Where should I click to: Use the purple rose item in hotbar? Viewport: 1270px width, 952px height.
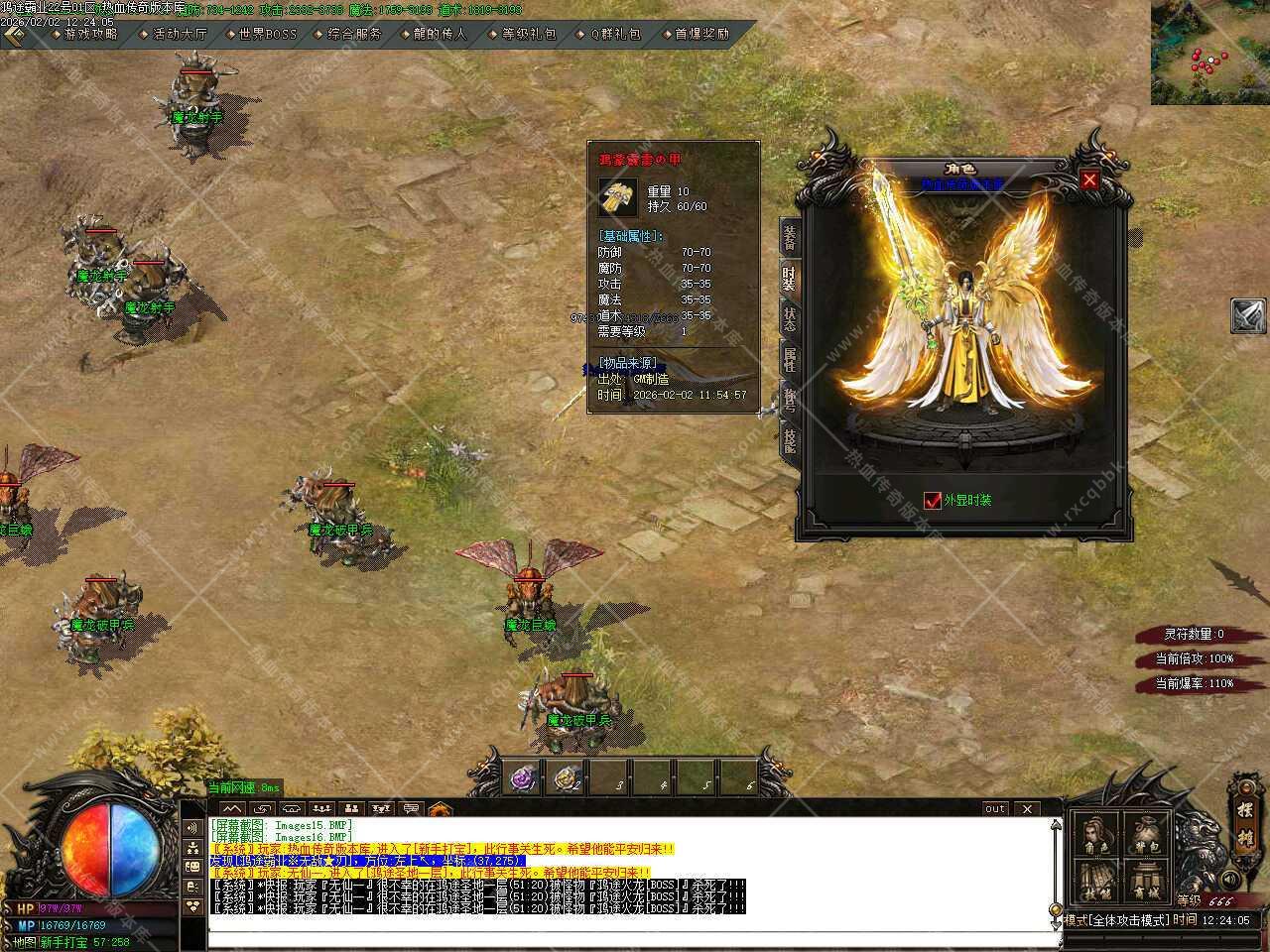(x=523, y=779)
